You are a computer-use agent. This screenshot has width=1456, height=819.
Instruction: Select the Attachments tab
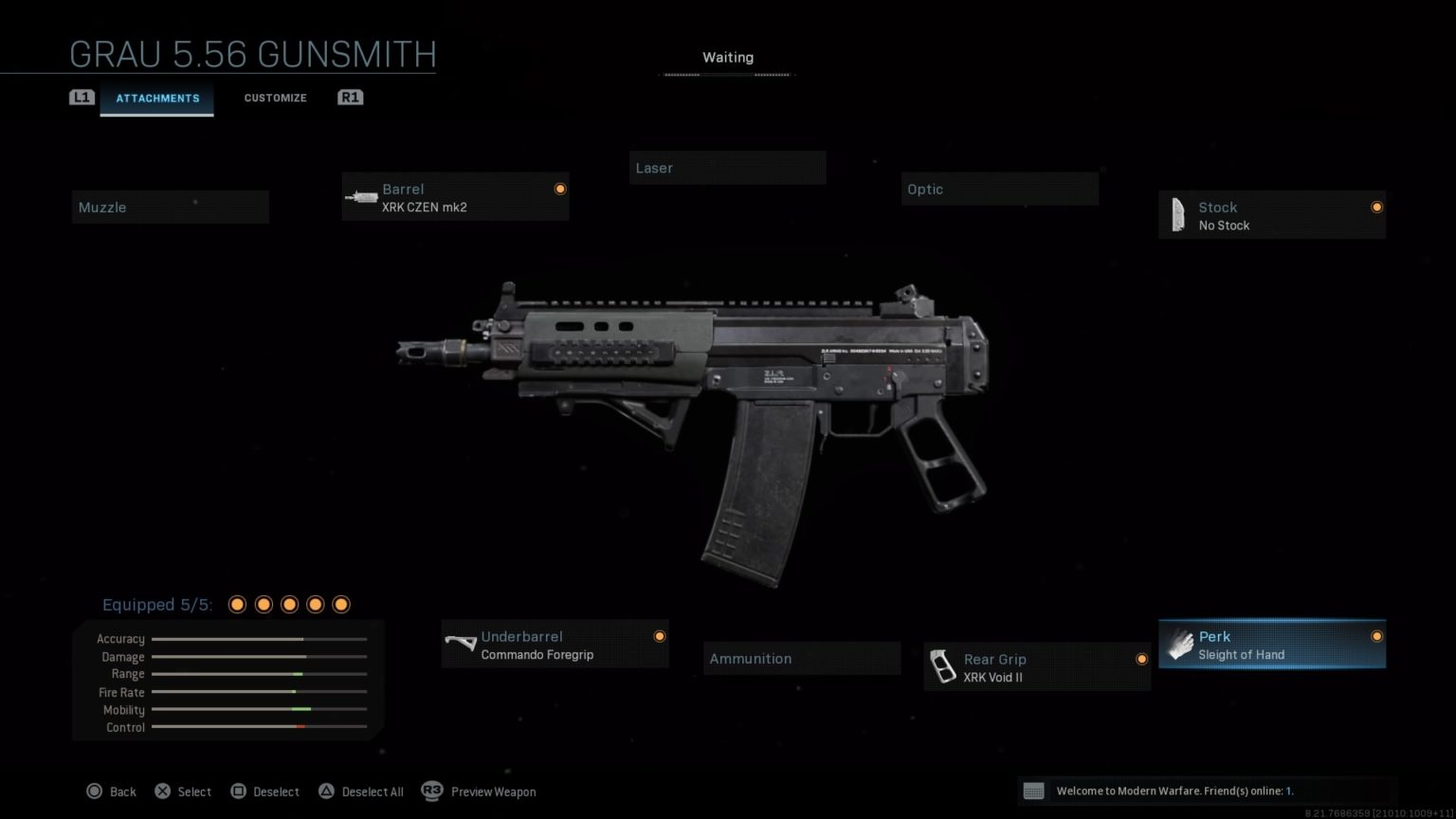point(157,98)
